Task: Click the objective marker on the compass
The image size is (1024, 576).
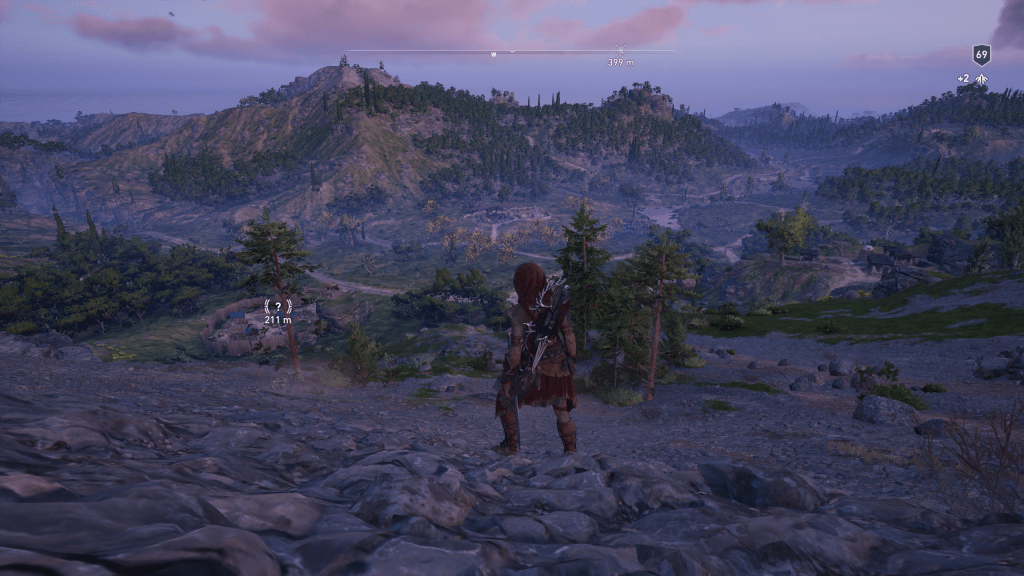Action: [620, 49]
